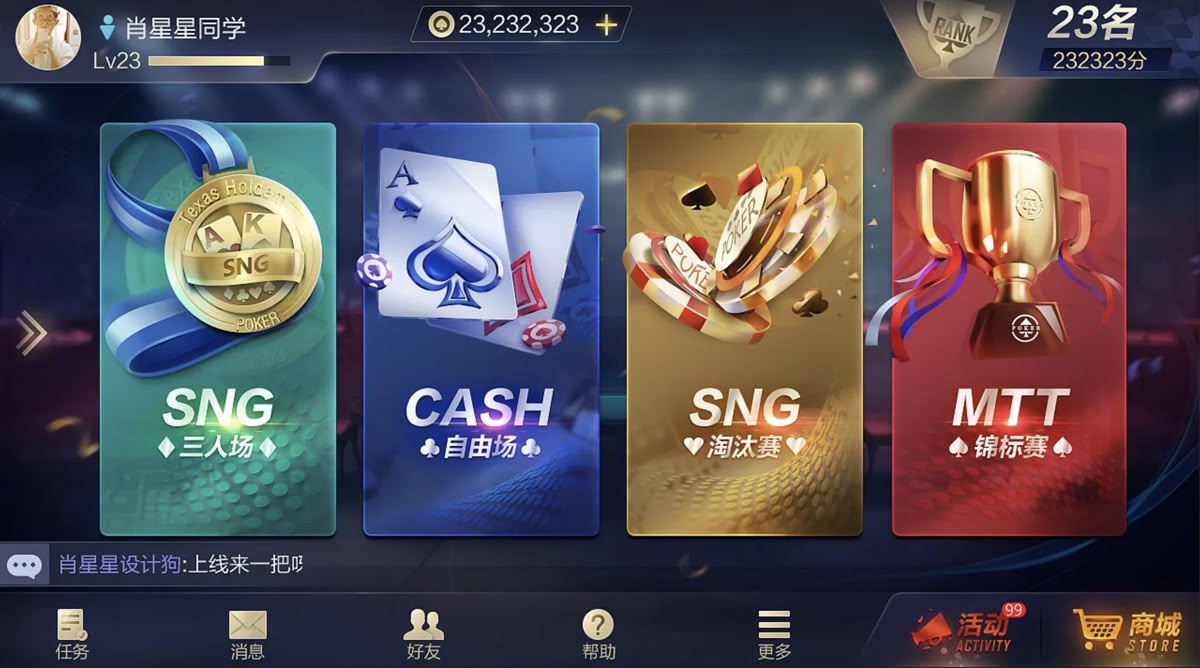Visit the 商城 STORE shop
Image resolution: width=1200 pixels, height=668 pixels.
(x=1127, y=632)
